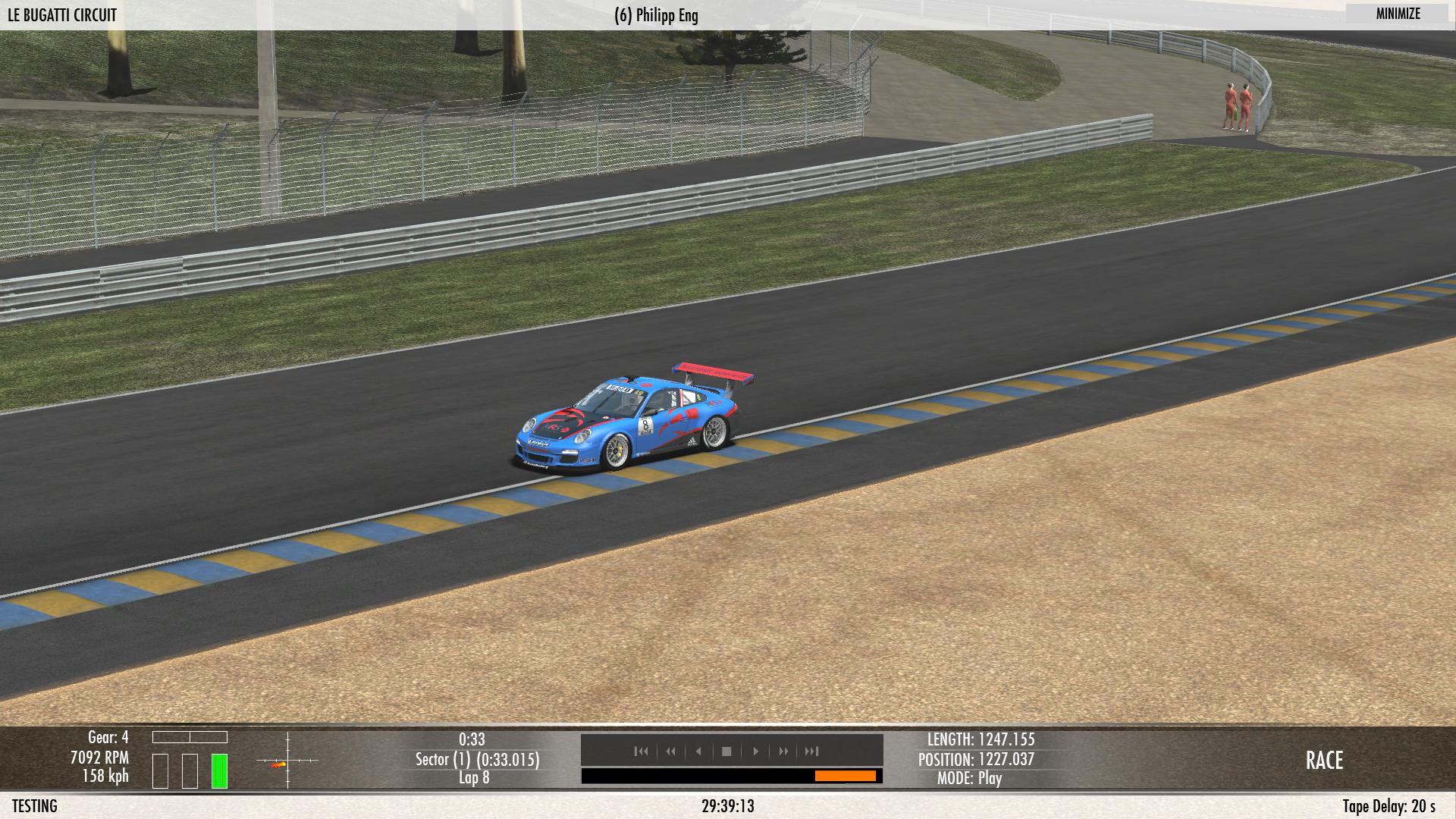This screenshot has height=819, width=1456.
Task: Click the MINIMIZE button
Action: click(1398, 14)
